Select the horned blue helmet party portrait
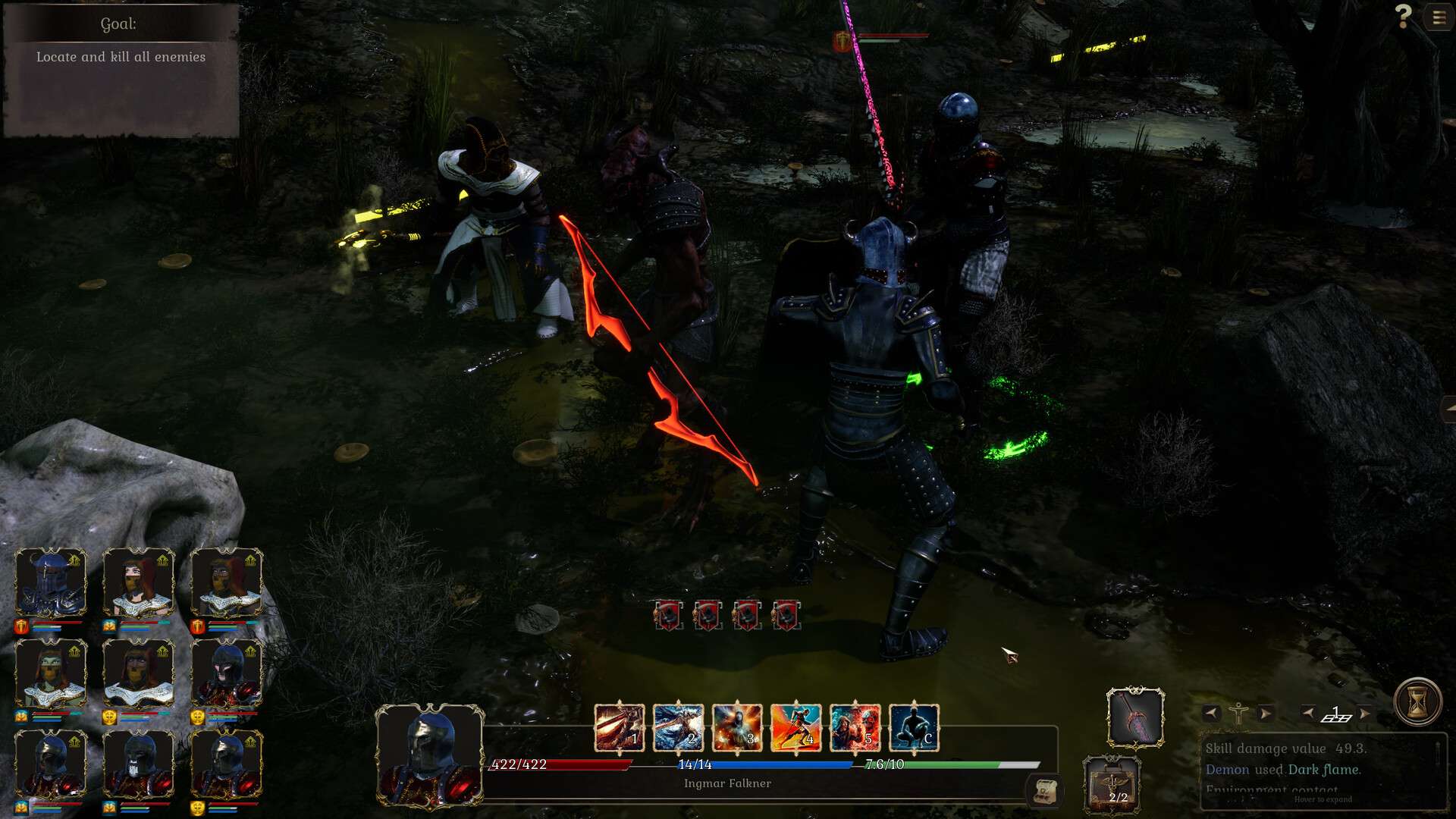Viewport: 1456px width, 819px height. [51, 582]
